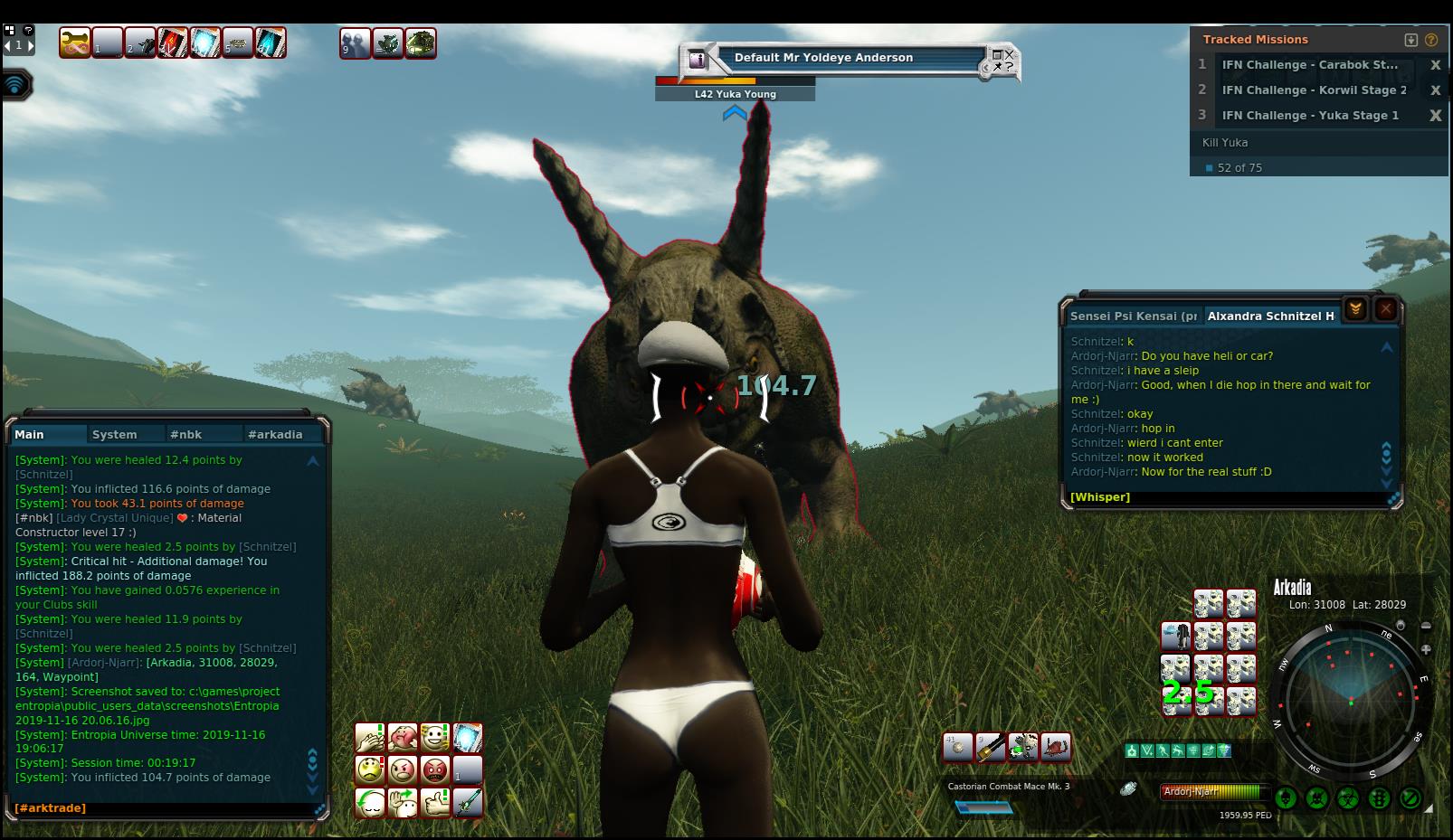Zoom in the radar with the plus button
Screen dimensions: 1453x840
(x=1426, y=649)
